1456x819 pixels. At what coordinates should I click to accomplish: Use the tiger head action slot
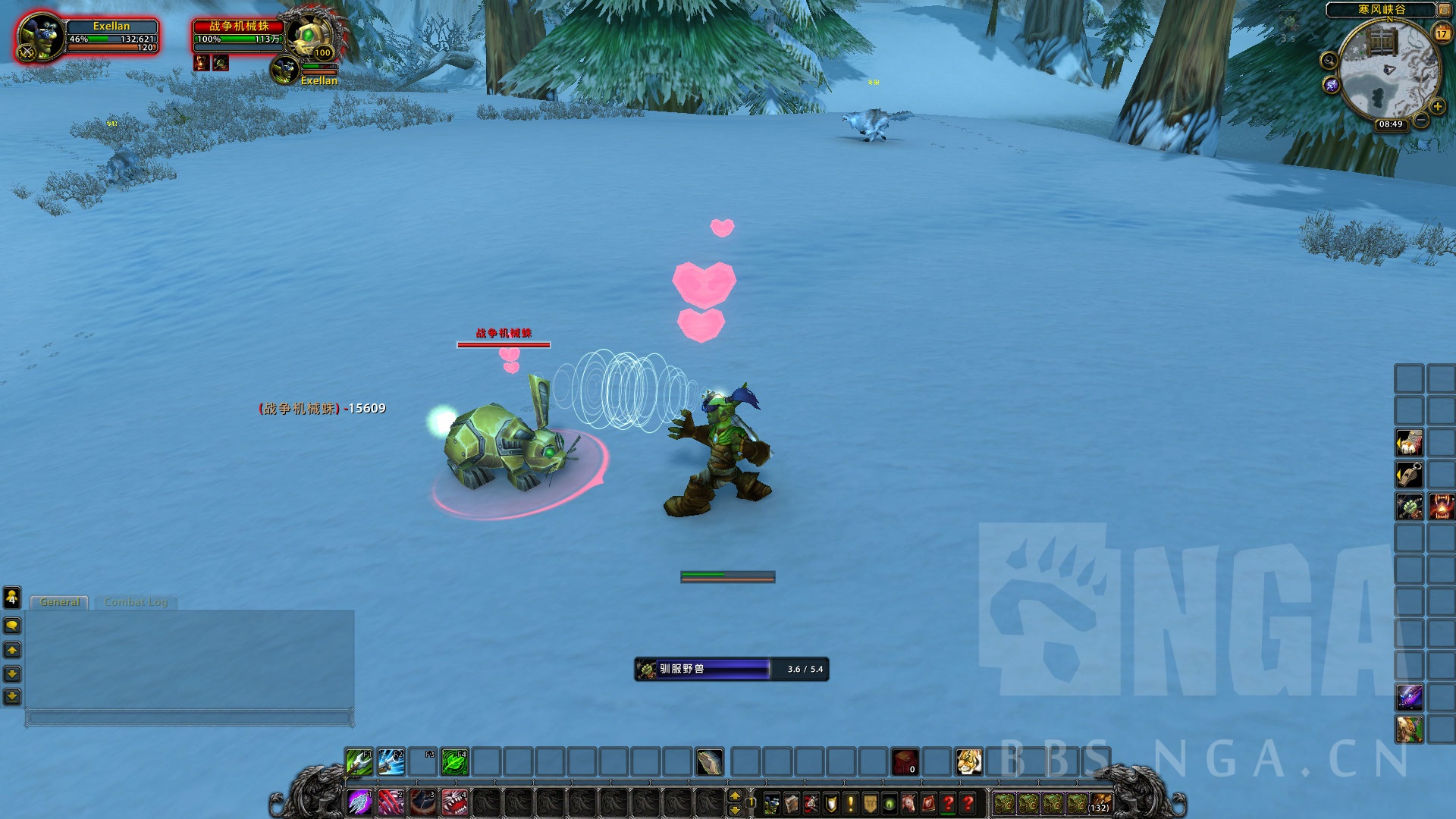(968, 761)
